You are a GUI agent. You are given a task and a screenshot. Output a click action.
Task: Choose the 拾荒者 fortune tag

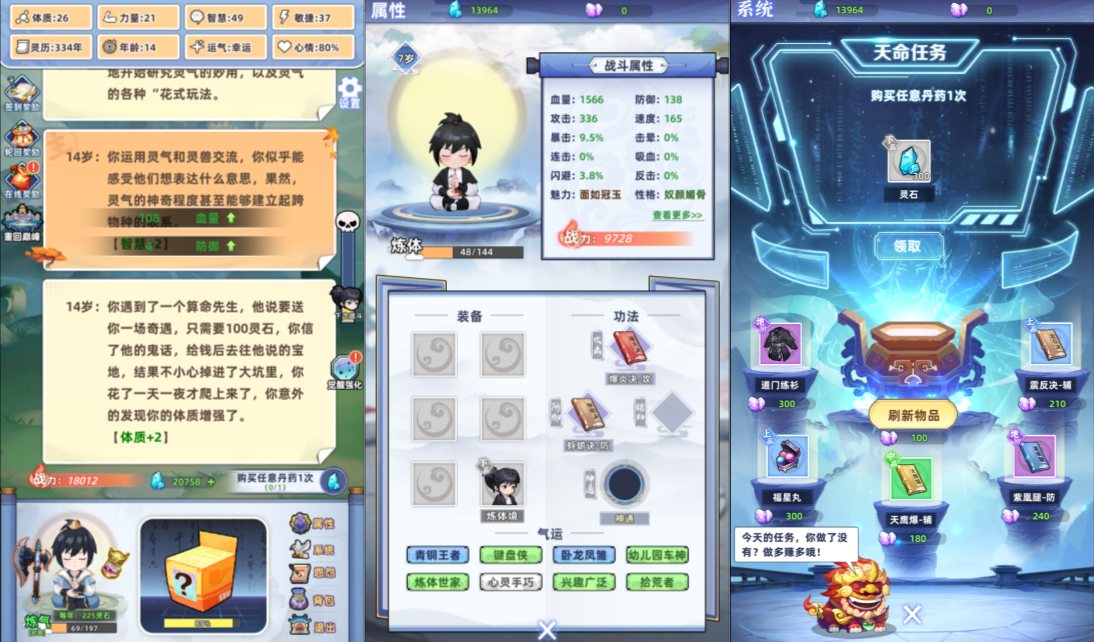click(657, 581)
